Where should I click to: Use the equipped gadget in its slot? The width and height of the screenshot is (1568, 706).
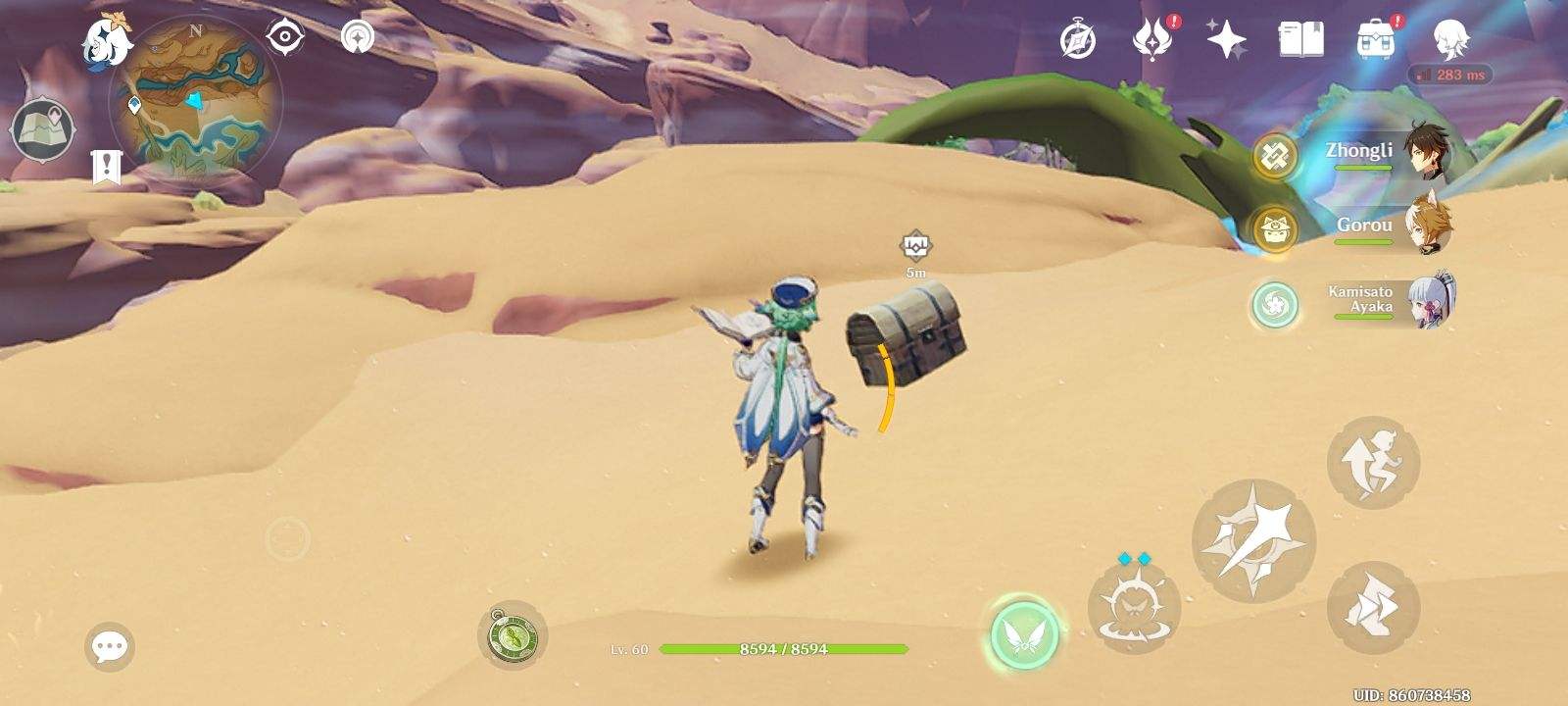point(513,637)
